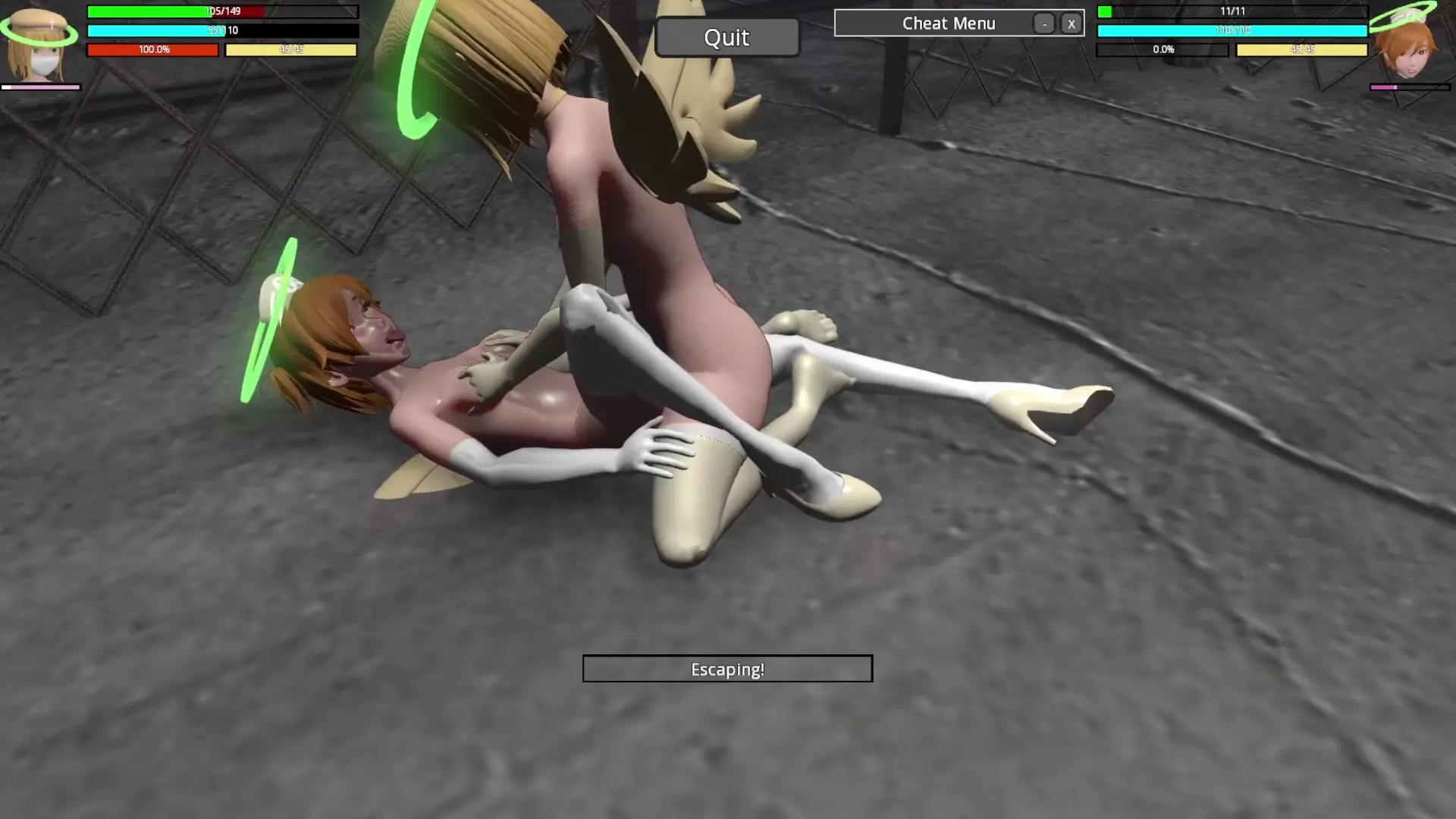
Task: Close the Cheat Menu with X
Action: click(x=1071, y=24)
